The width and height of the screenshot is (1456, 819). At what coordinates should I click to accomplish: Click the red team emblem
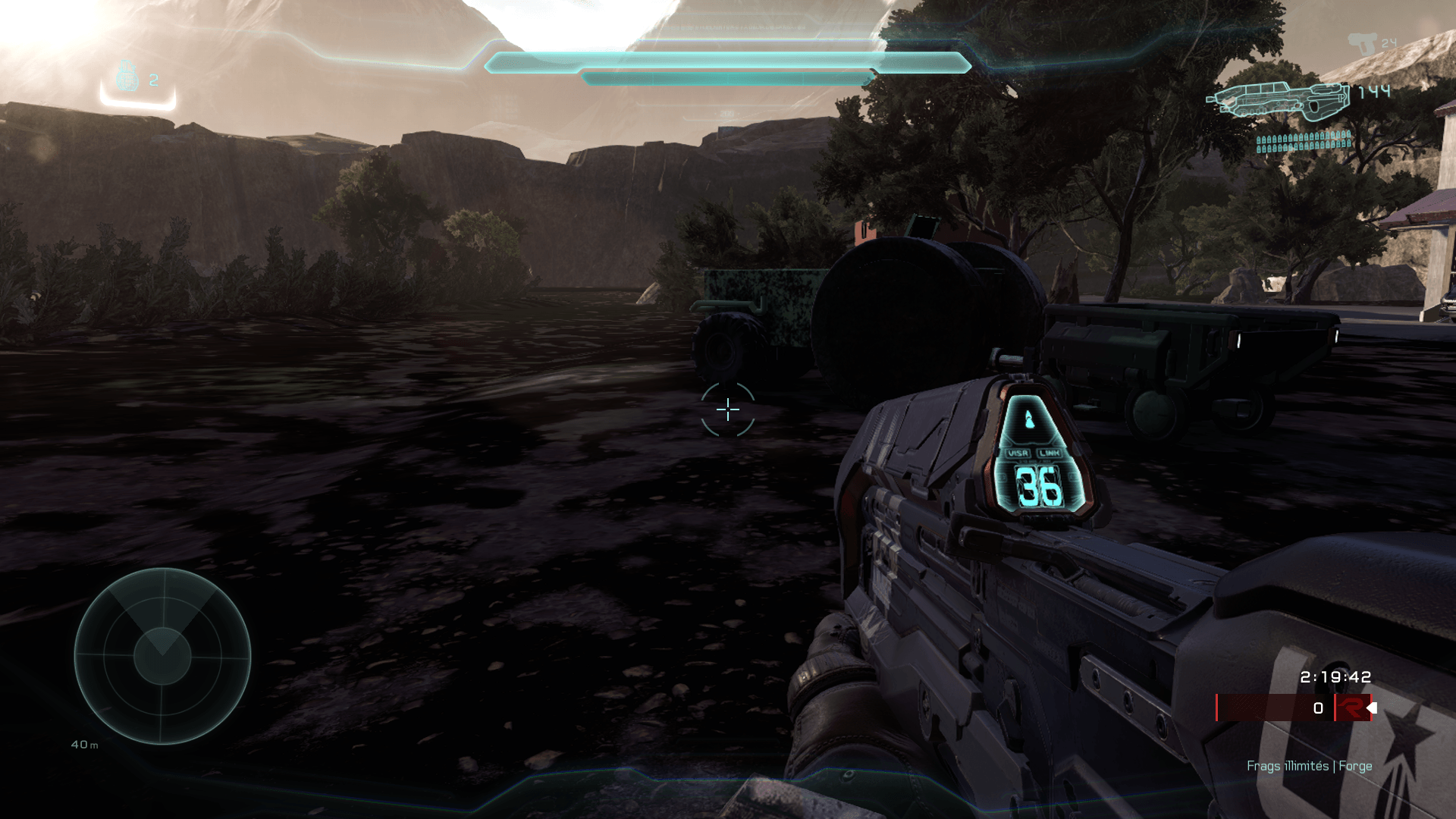1351,708
